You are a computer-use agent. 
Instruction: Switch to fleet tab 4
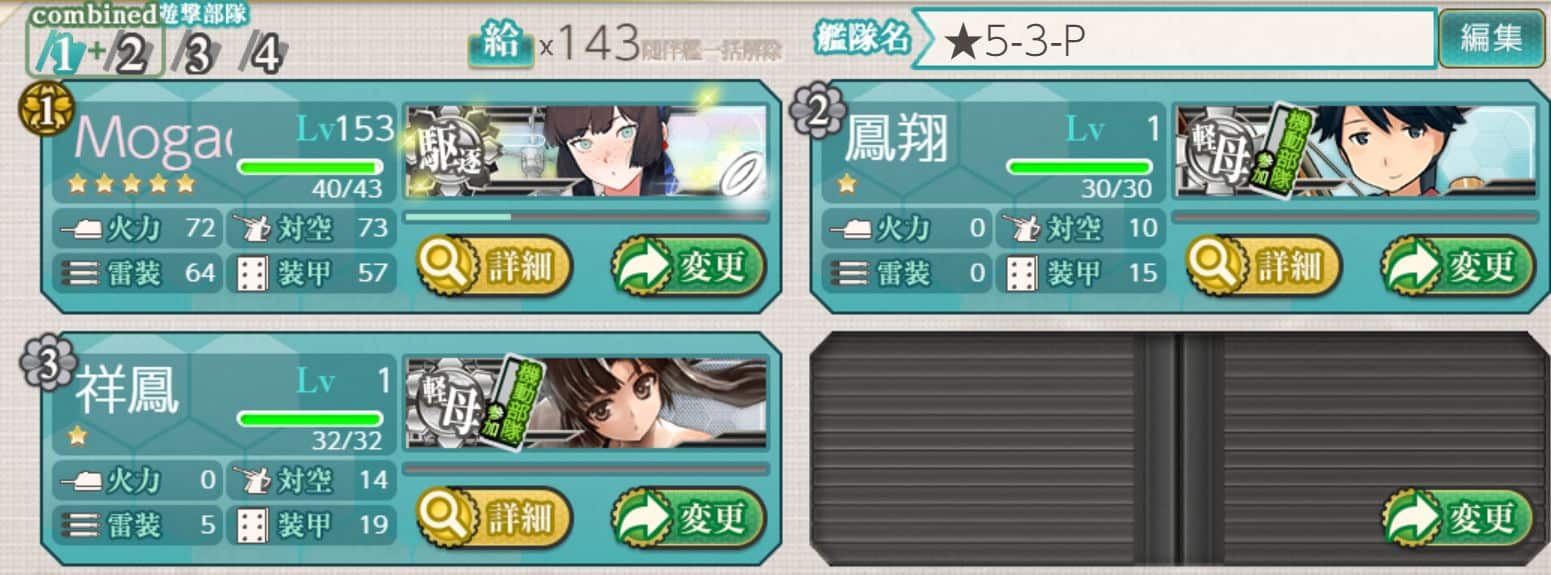pyautogui.click(x=264, y=57)
